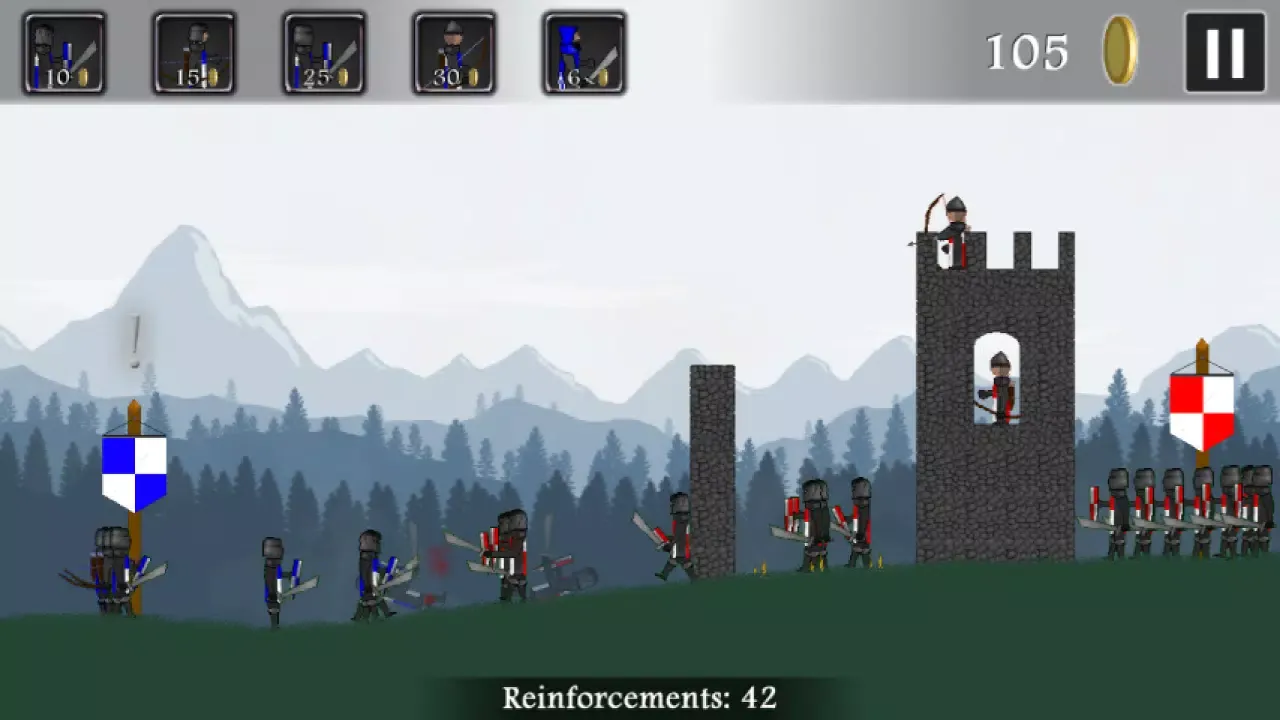Select the 25-coin infantry unit icon
The width and height of the screenshot is (1280, 720).
pyautogui.click(x=323, y=52)
